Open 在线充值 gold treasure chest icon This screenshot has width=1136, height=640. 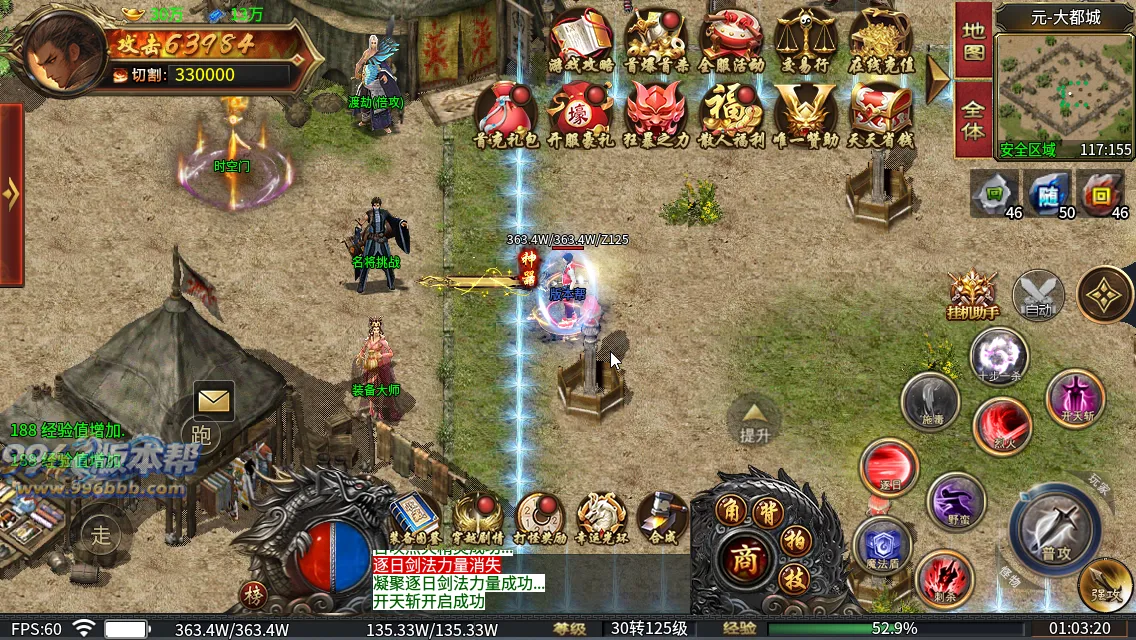click(881, 38)
